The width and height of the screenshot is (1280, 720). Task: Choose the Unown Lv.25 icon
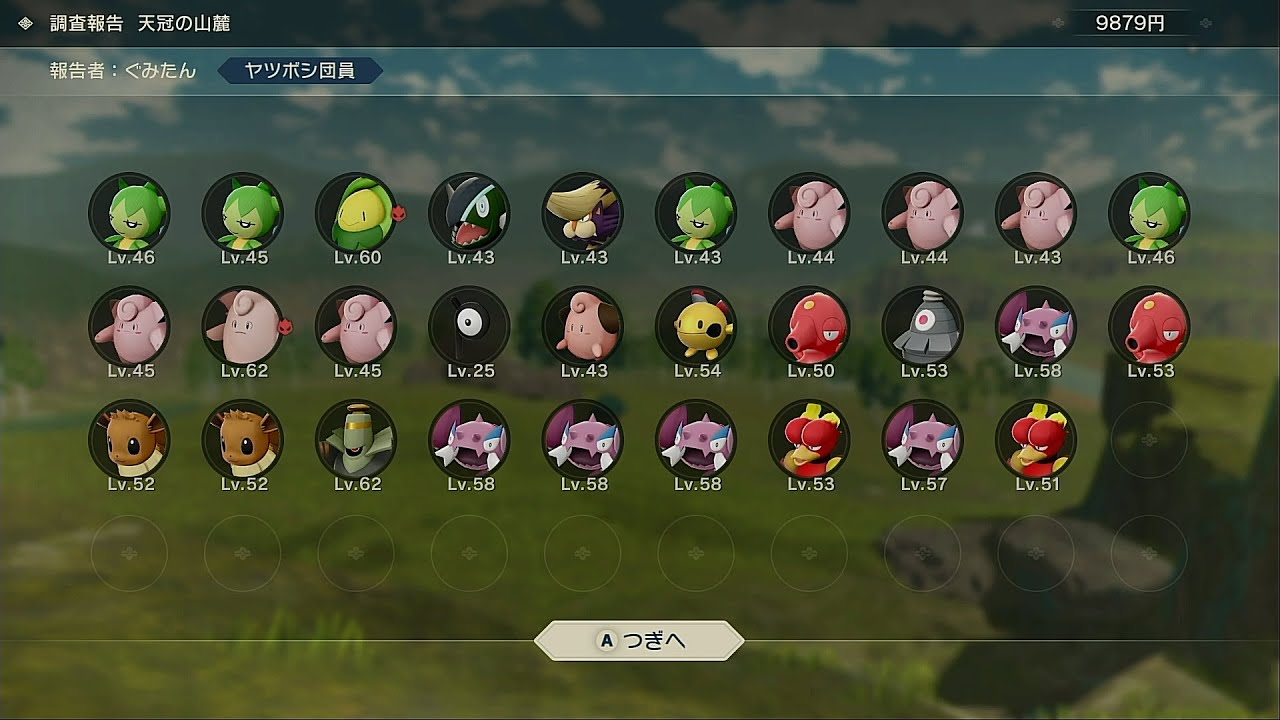[x=469, y=327]
